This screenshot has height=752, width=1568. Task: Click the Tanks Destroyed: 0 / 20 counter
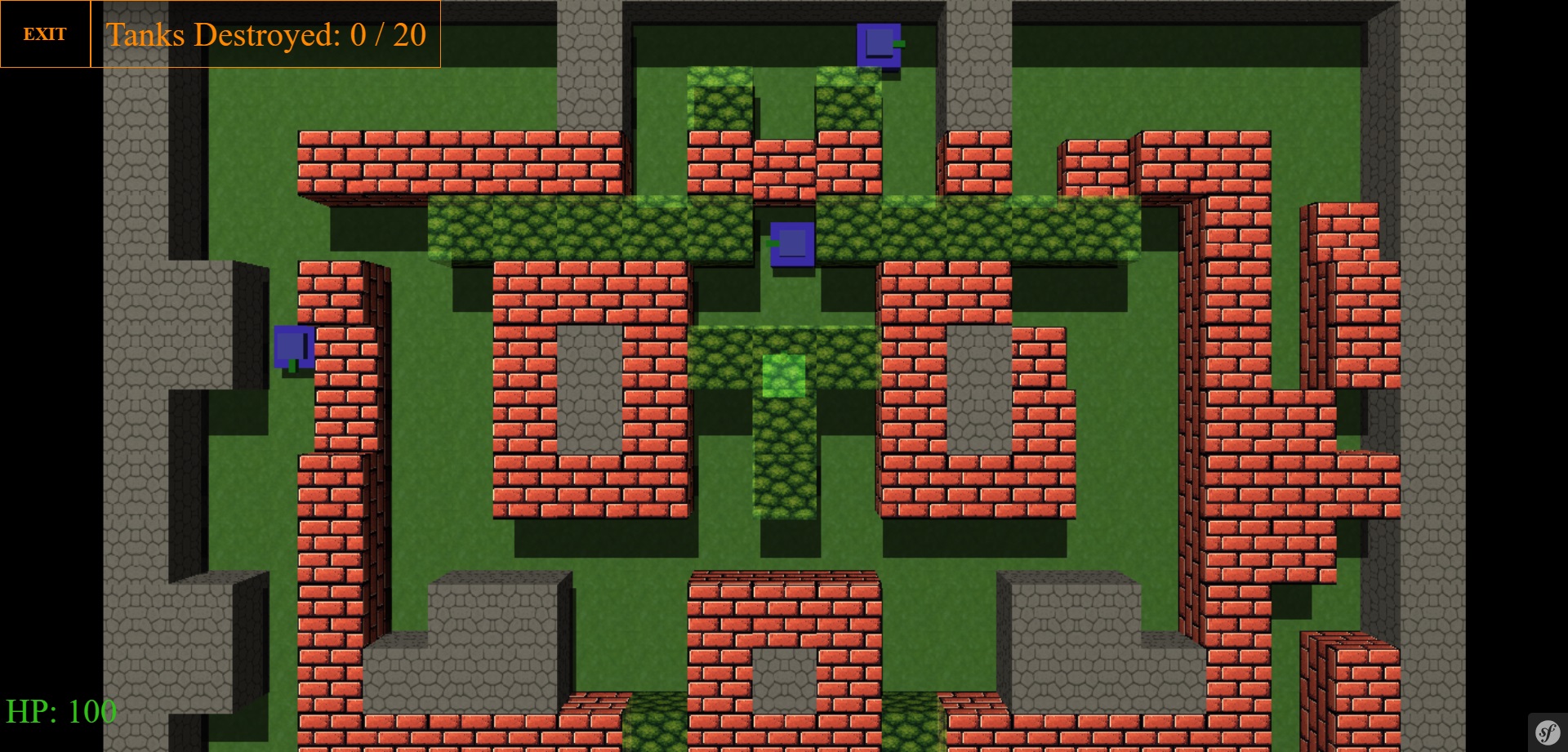click(x=265, y=35)
